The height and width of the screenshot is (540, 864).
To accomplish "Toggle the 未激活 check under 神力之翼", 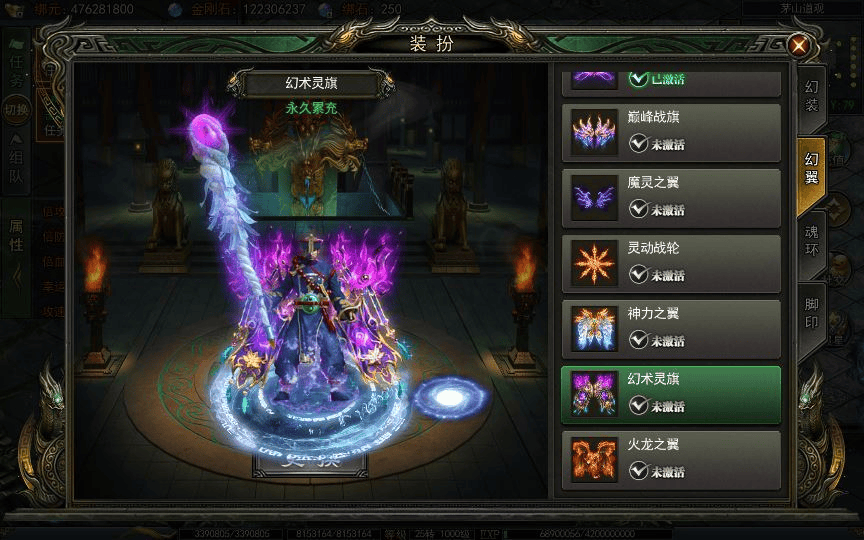I will (x=638, y=341).
